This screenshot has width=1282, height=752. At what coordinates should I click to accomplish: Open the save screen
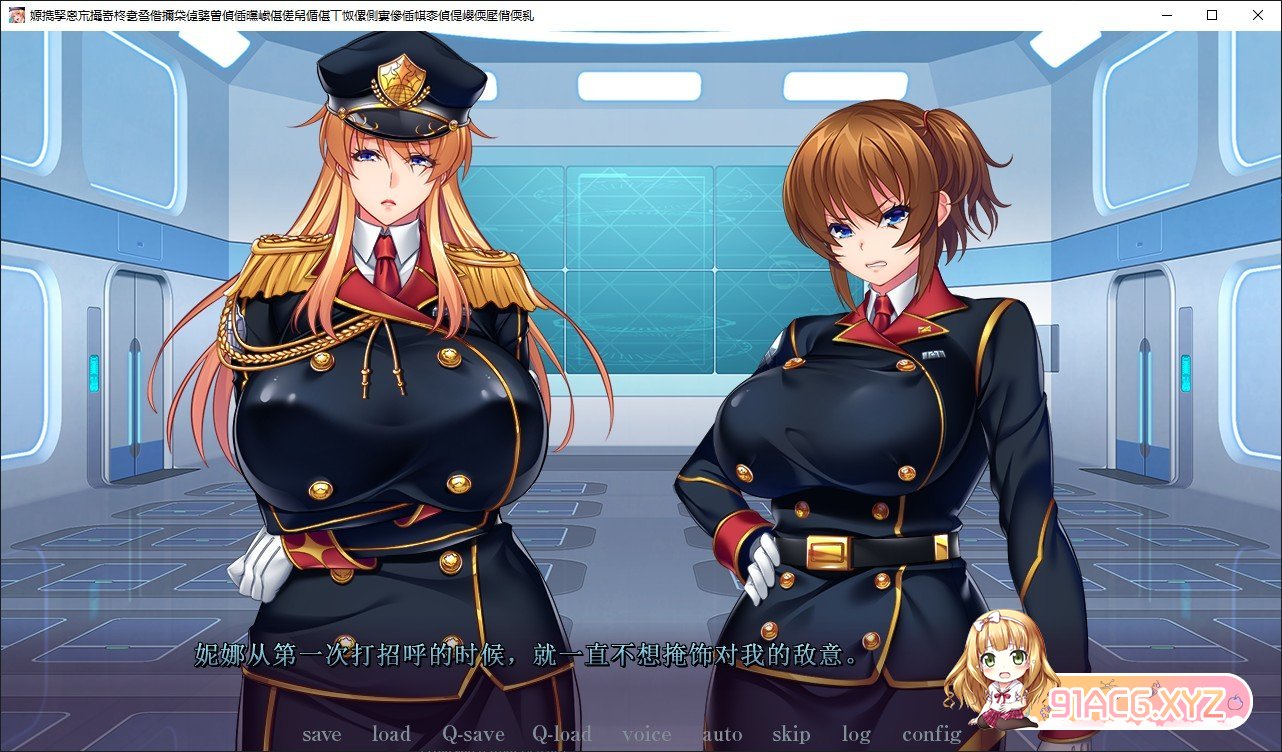tap(321, 734)
